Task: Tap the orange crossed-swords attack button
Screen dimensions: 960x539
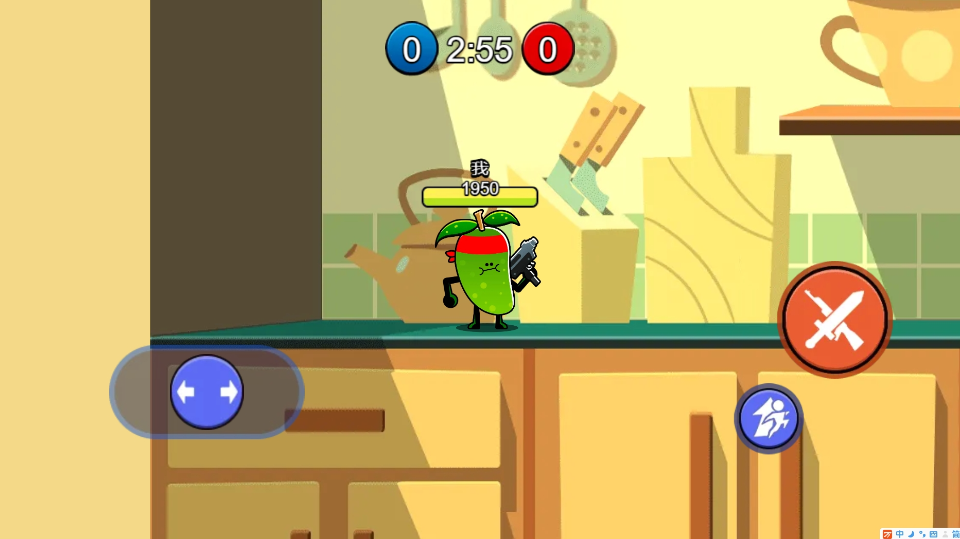Action: pos(834,319)
